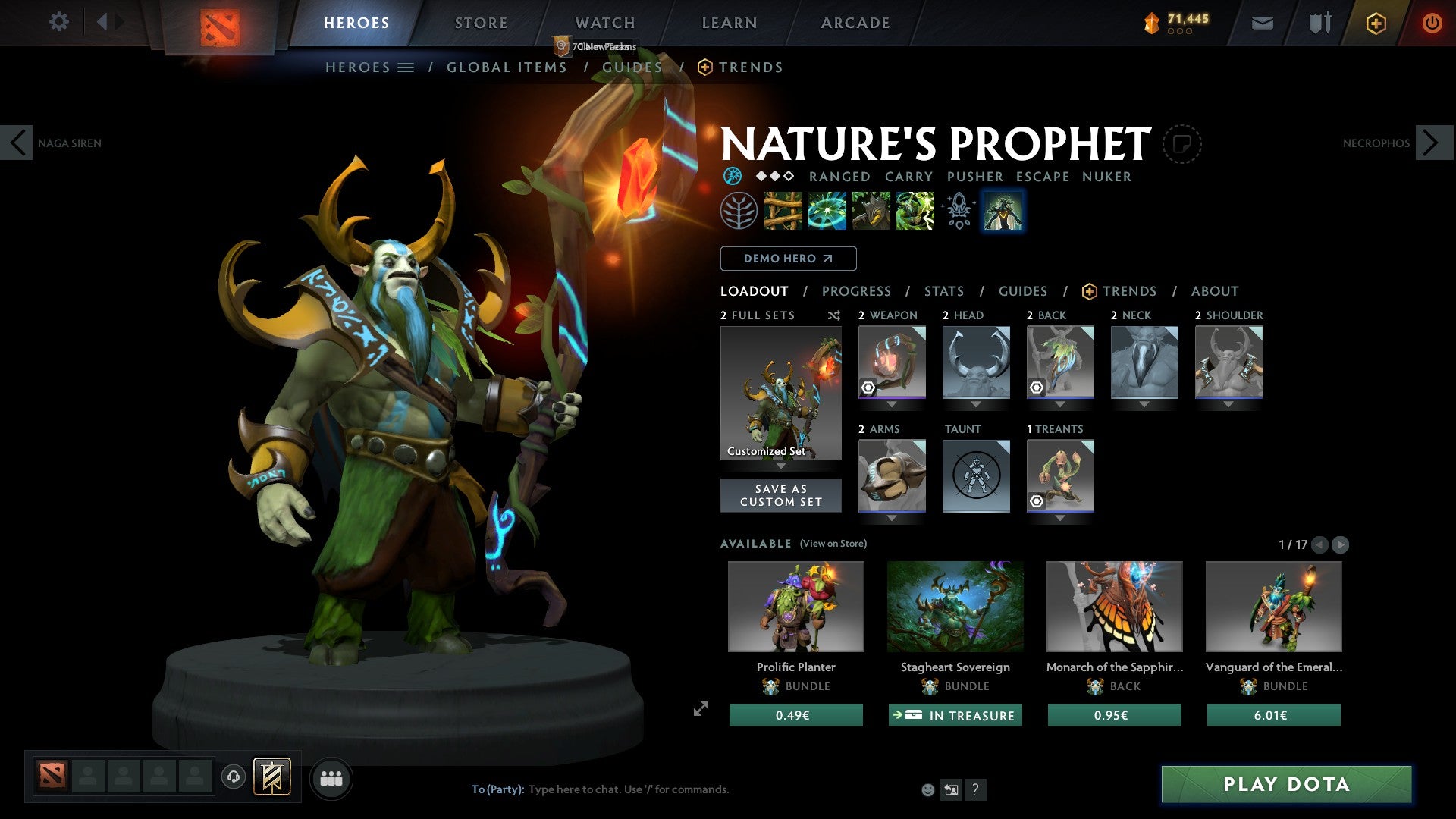Toggle the style badge on the Treants item
1456x819 pixels.
click(1038, 500)
